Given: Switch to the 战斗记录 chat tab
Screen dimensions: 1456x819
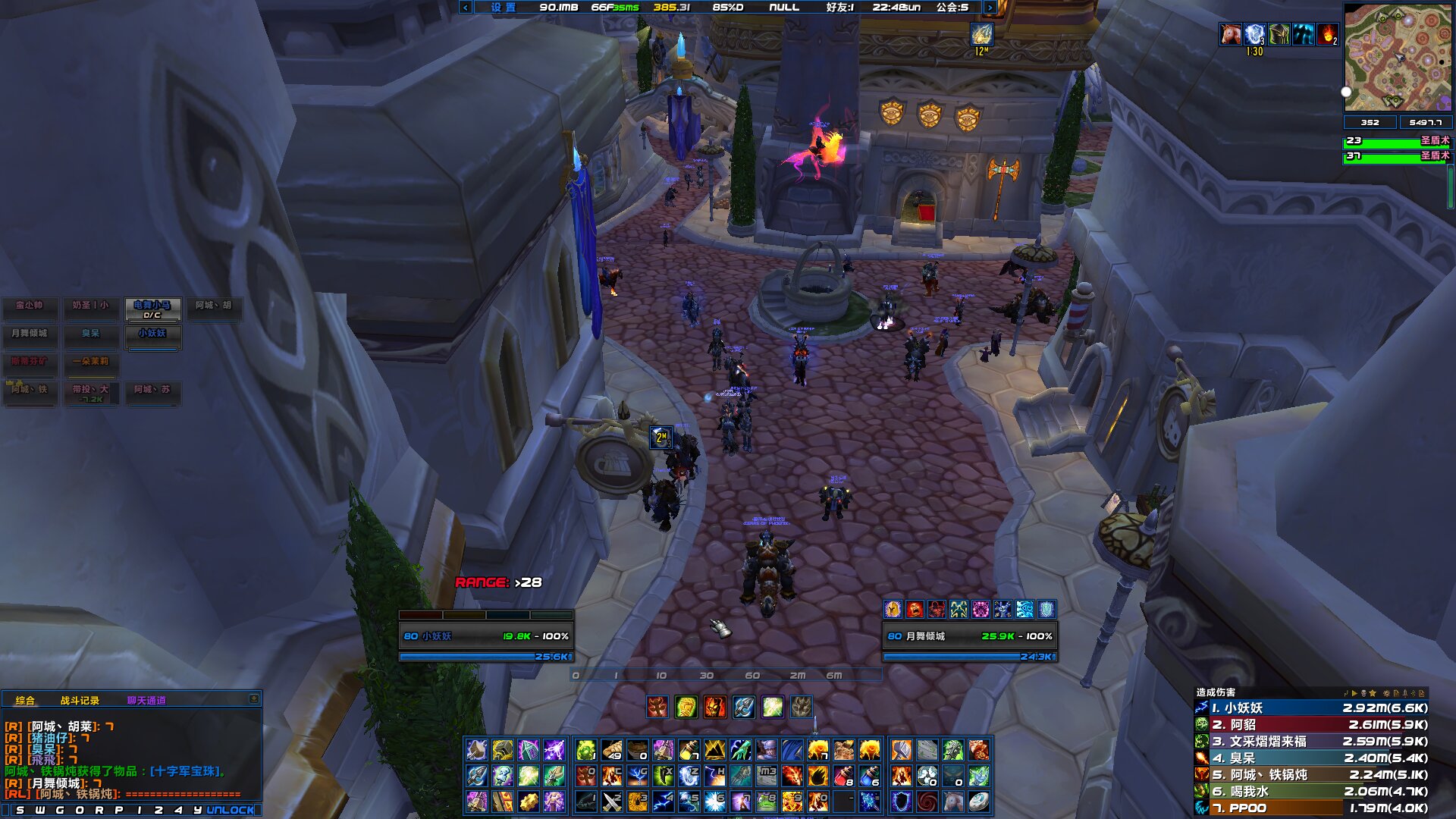Looking at the screenshot, I should 80,700.
